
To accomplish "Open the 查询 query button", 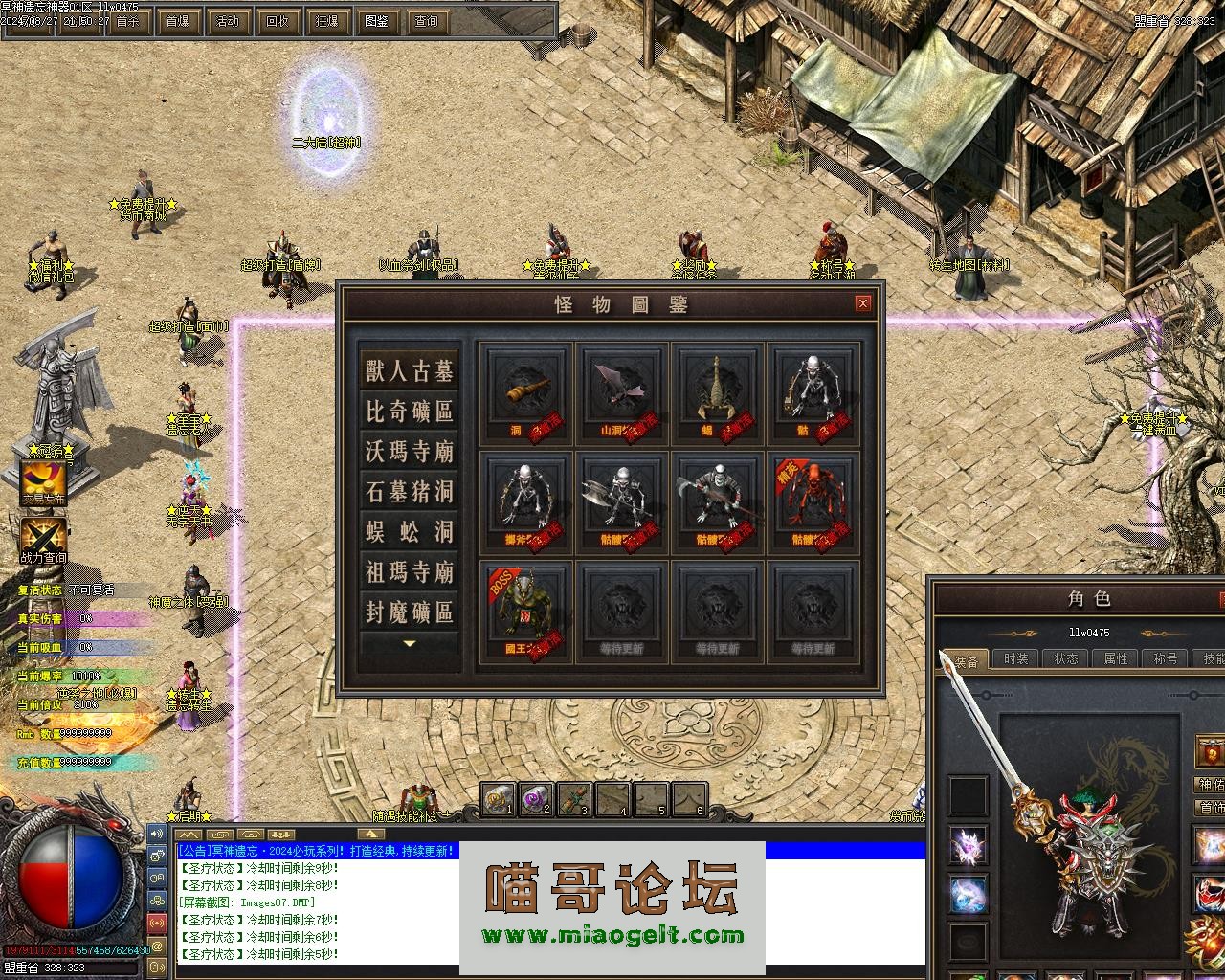I will pos(427,21).
